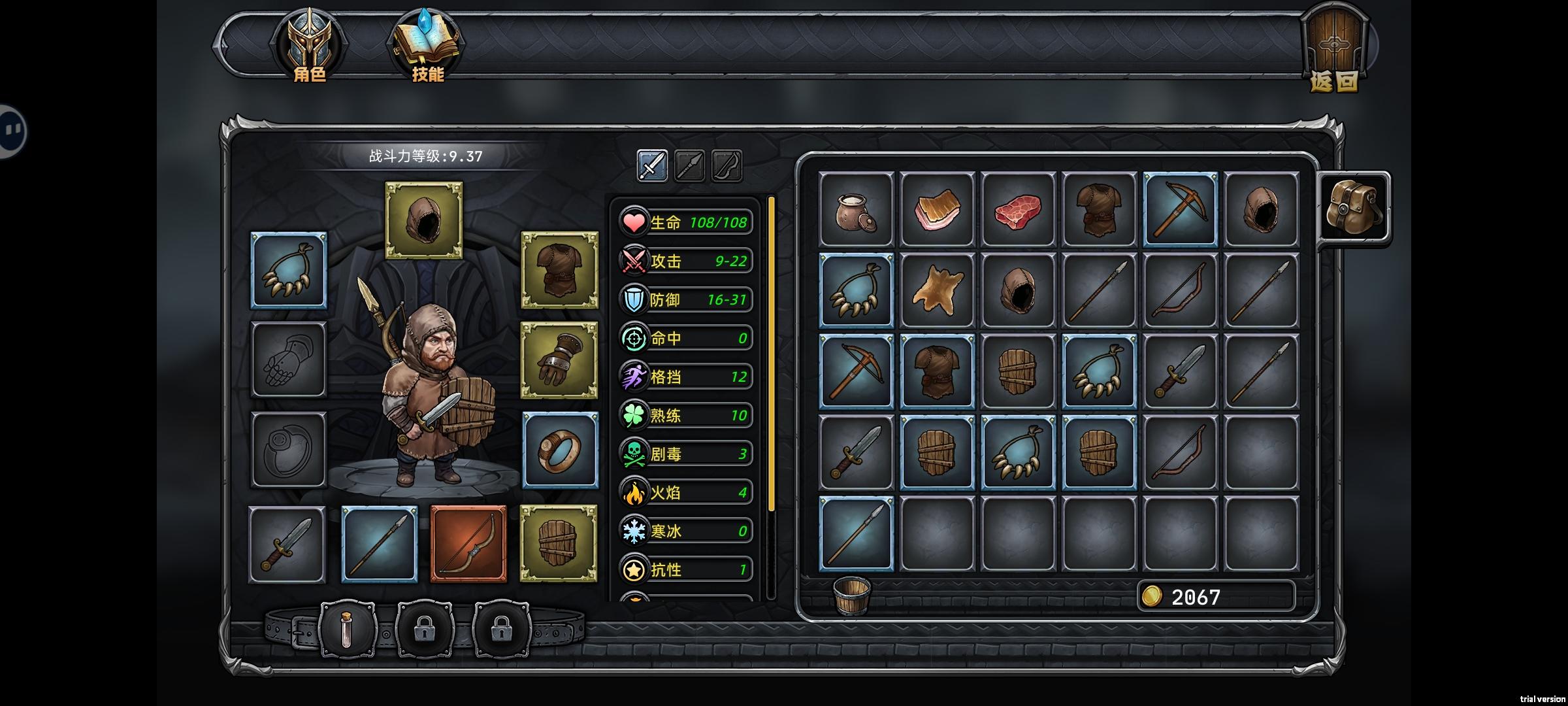
Task: Select the equipped hood helmet slot
Action: [424, 220]
